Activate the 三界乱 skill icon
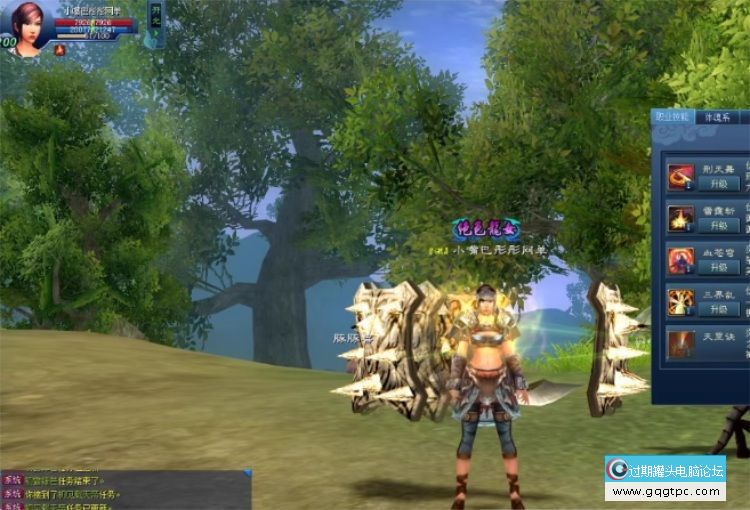750x510 pixels. [x=681, y=302]
